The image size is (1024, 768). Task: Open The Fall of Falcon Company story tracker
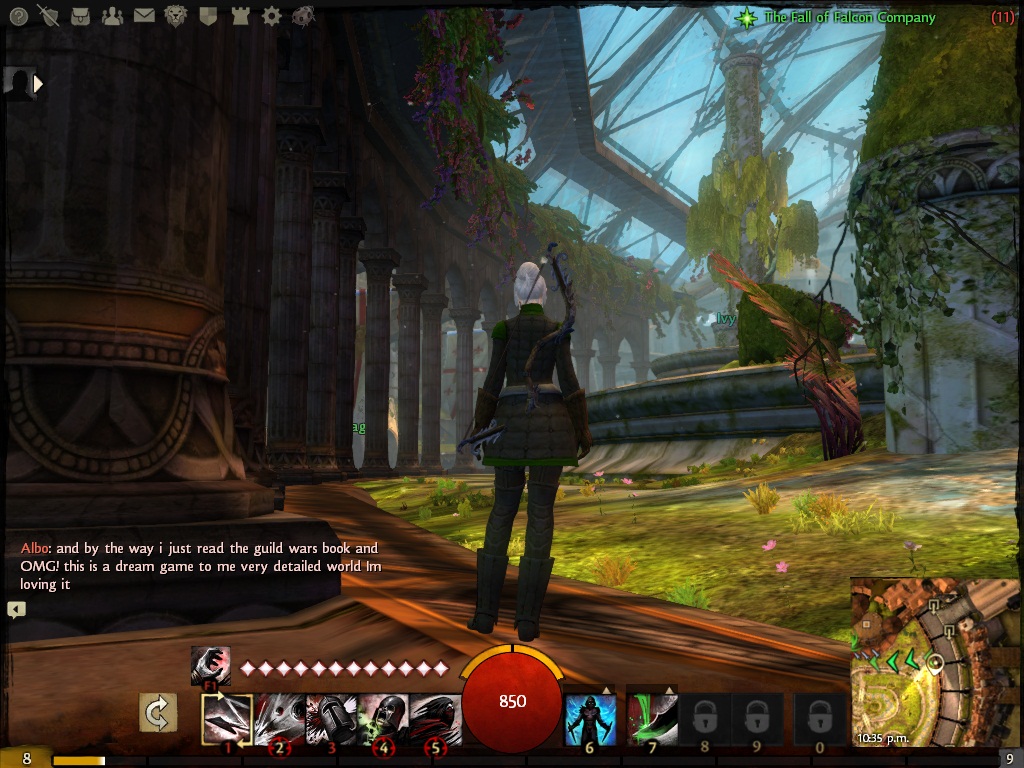(x=849, y=17)
